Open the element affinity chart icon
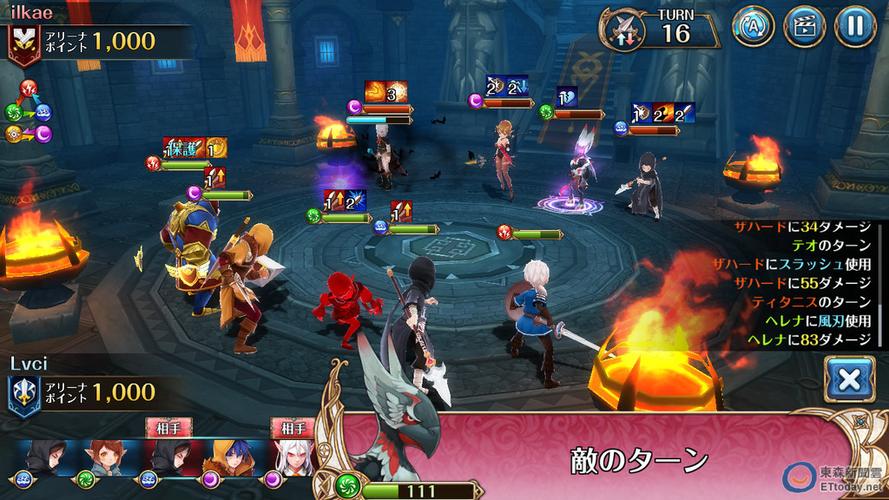The image size is (889, 500). (x=27, y=110)
